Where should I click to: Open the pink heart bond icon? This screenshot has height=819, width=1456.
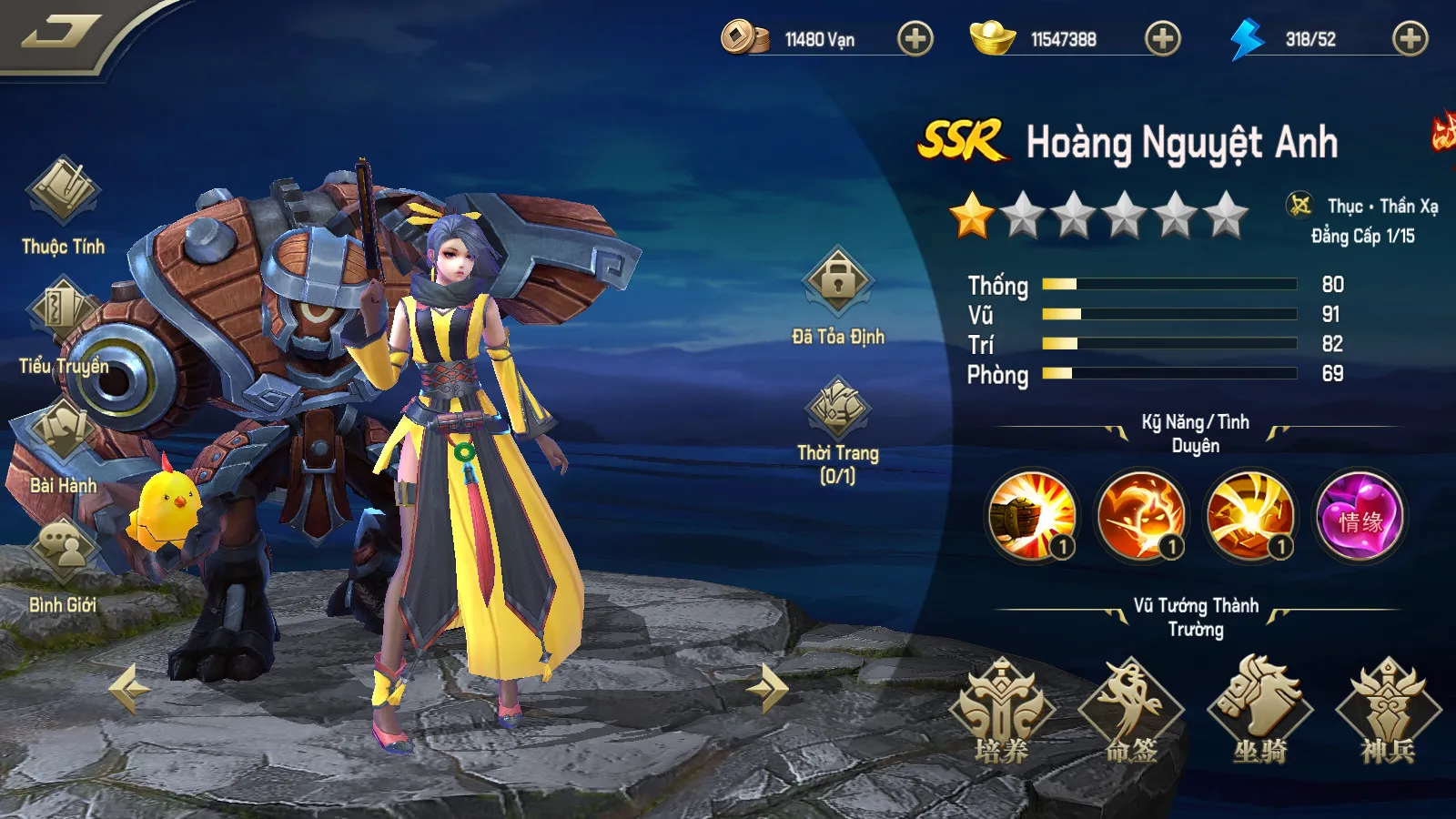click(x=1360, y=516)
